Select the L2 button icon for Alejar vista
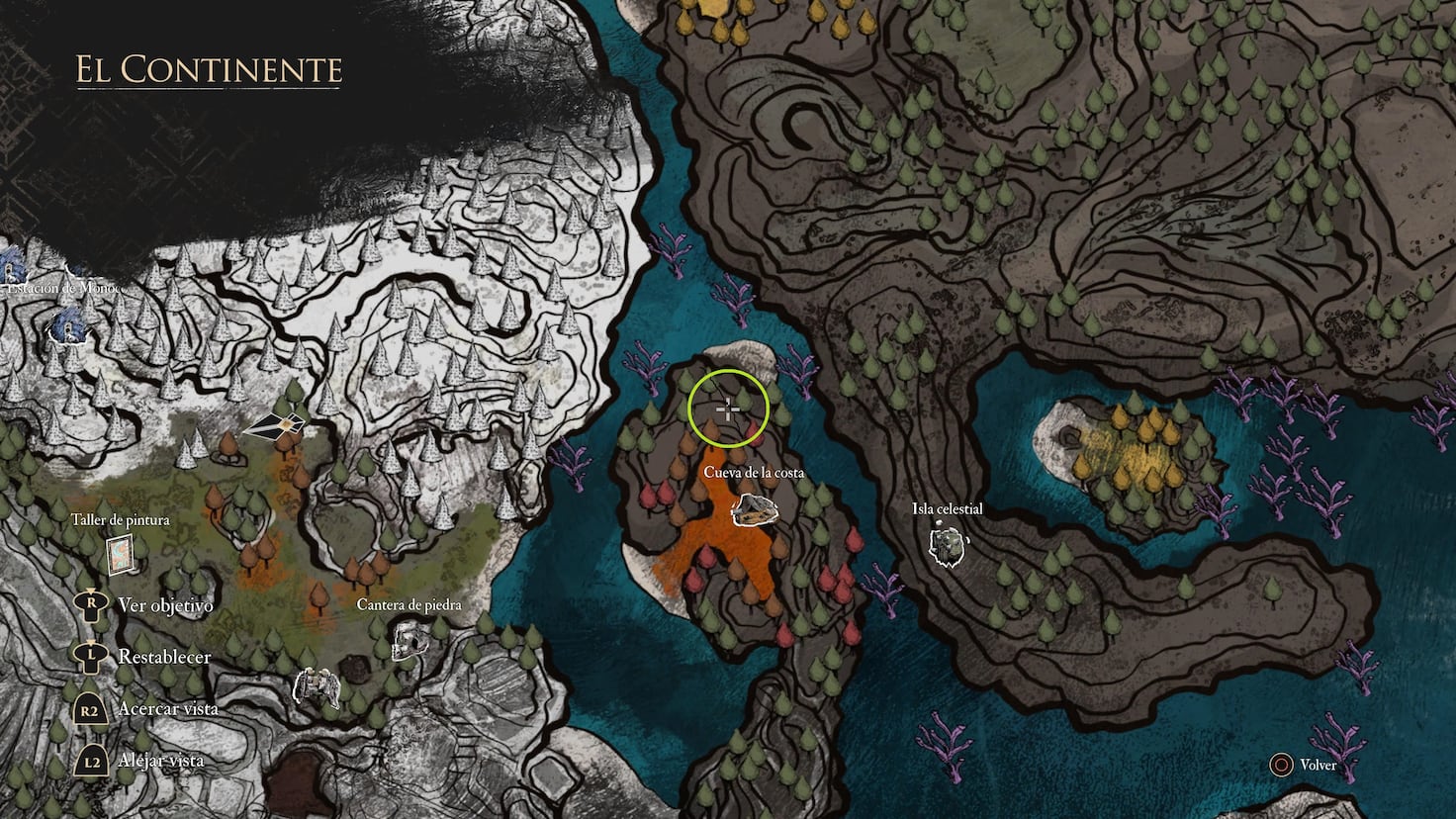This screenshot has height=819, width=1456. [x=90, y=761]
